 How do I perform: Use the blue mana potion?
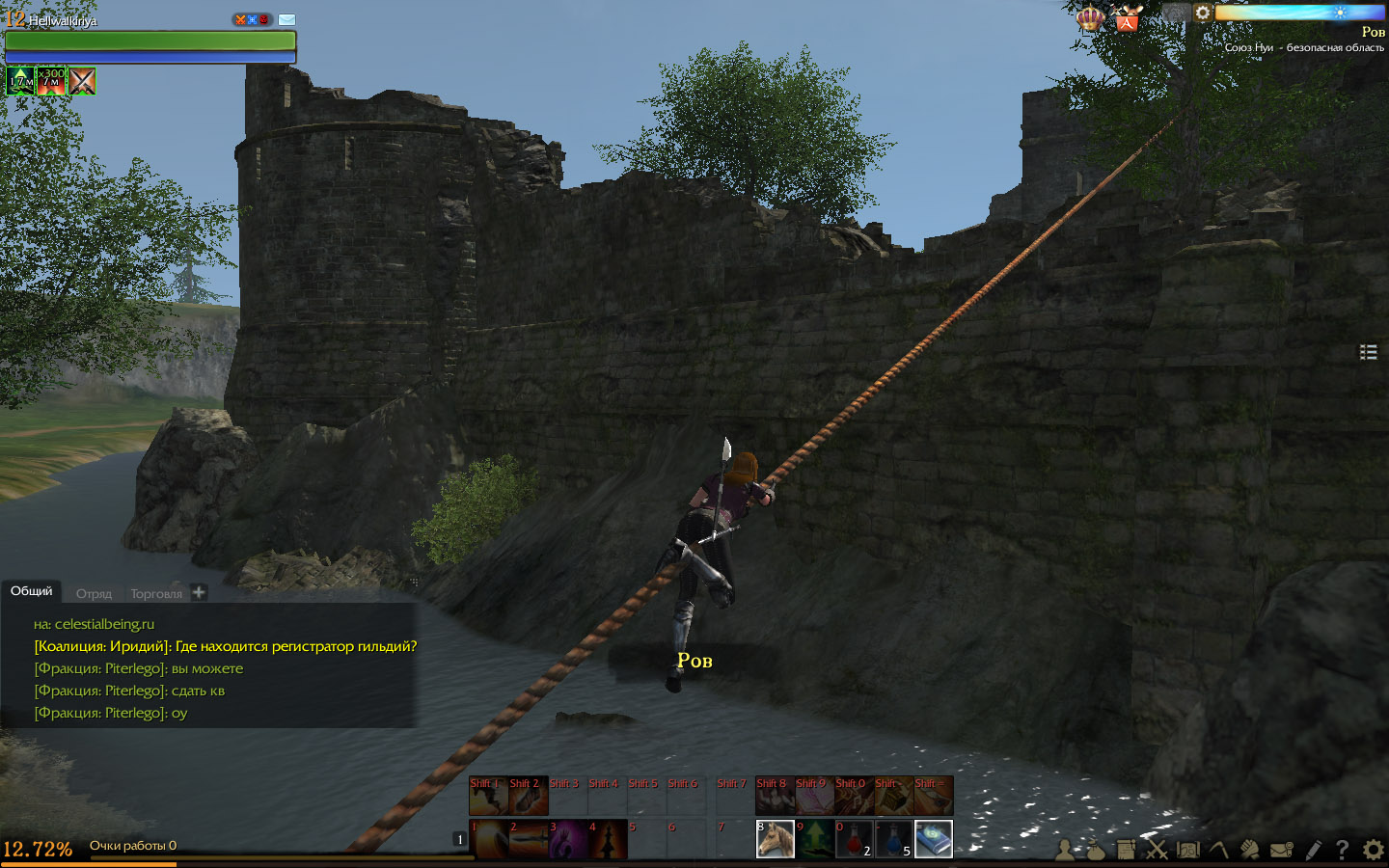click(894, 839)
